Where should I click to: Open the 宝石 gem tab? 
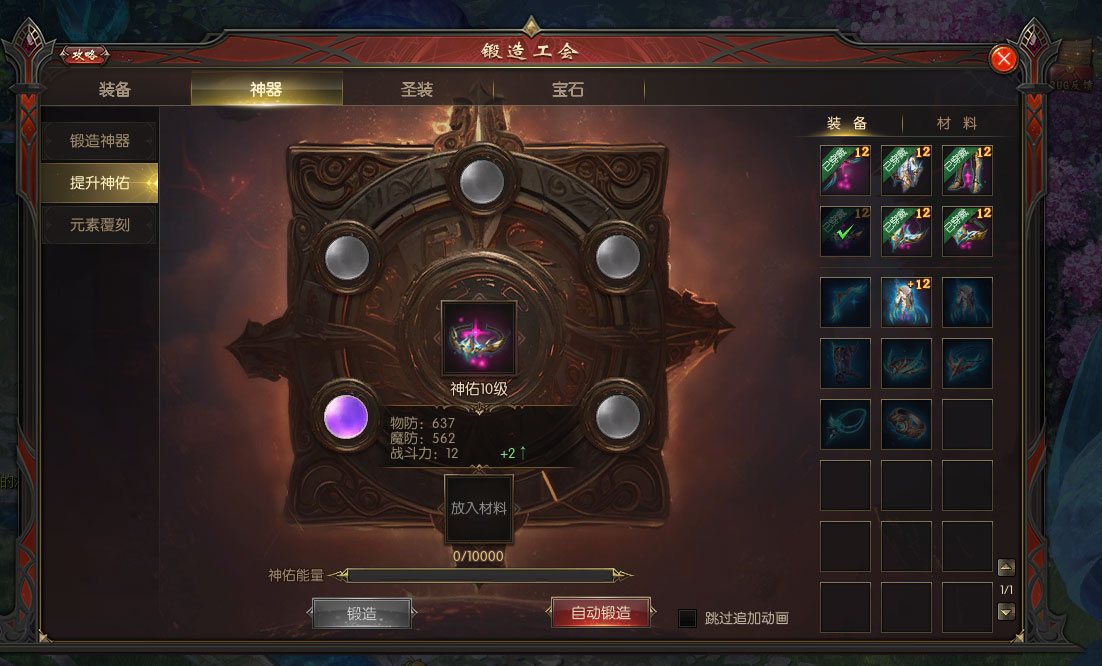568,90
